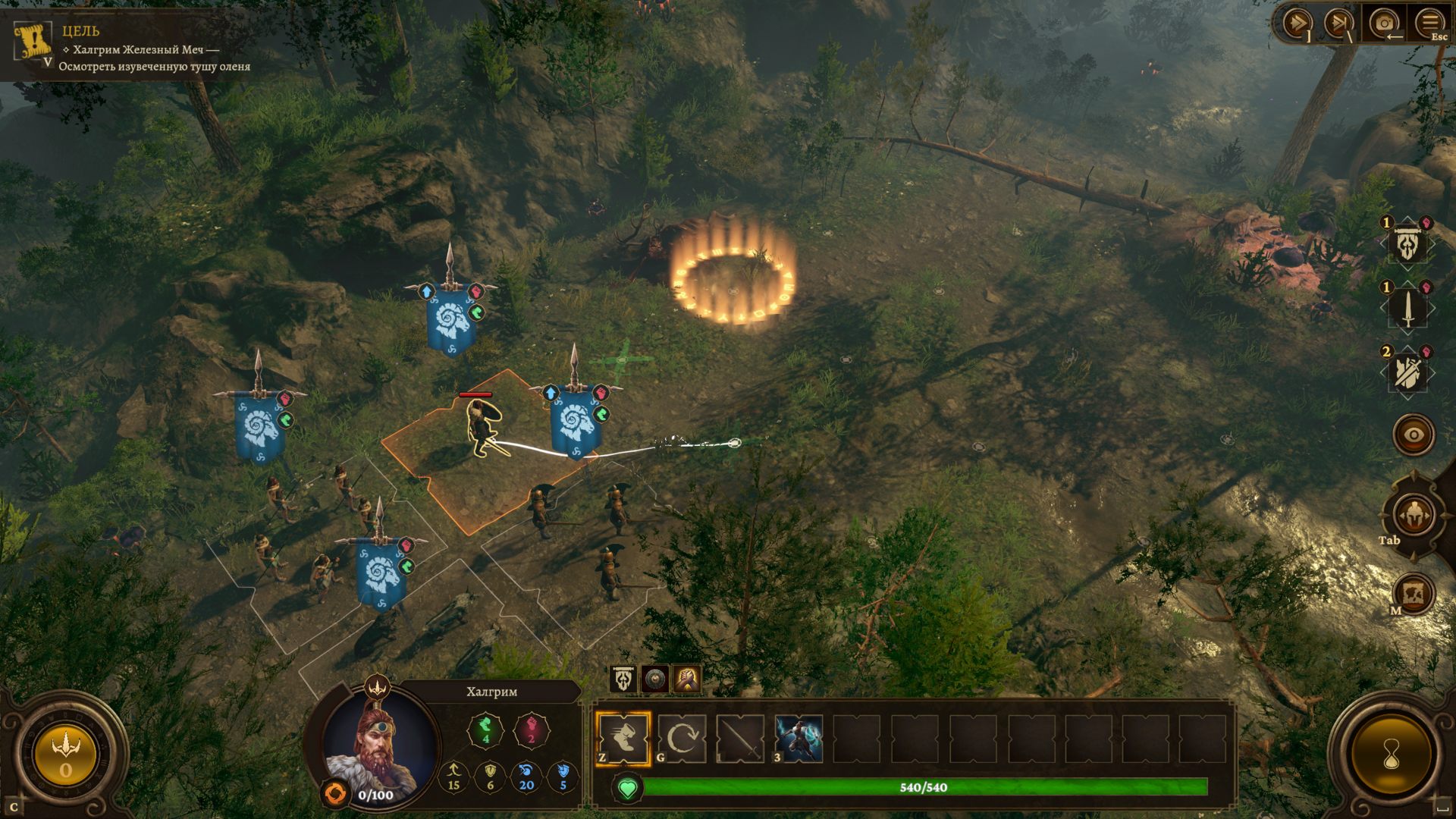Viewport: 1456px width, 819px height.
Task: Switch units with the helmet button
Action: pyautogui.click(x=1414, y=515)
